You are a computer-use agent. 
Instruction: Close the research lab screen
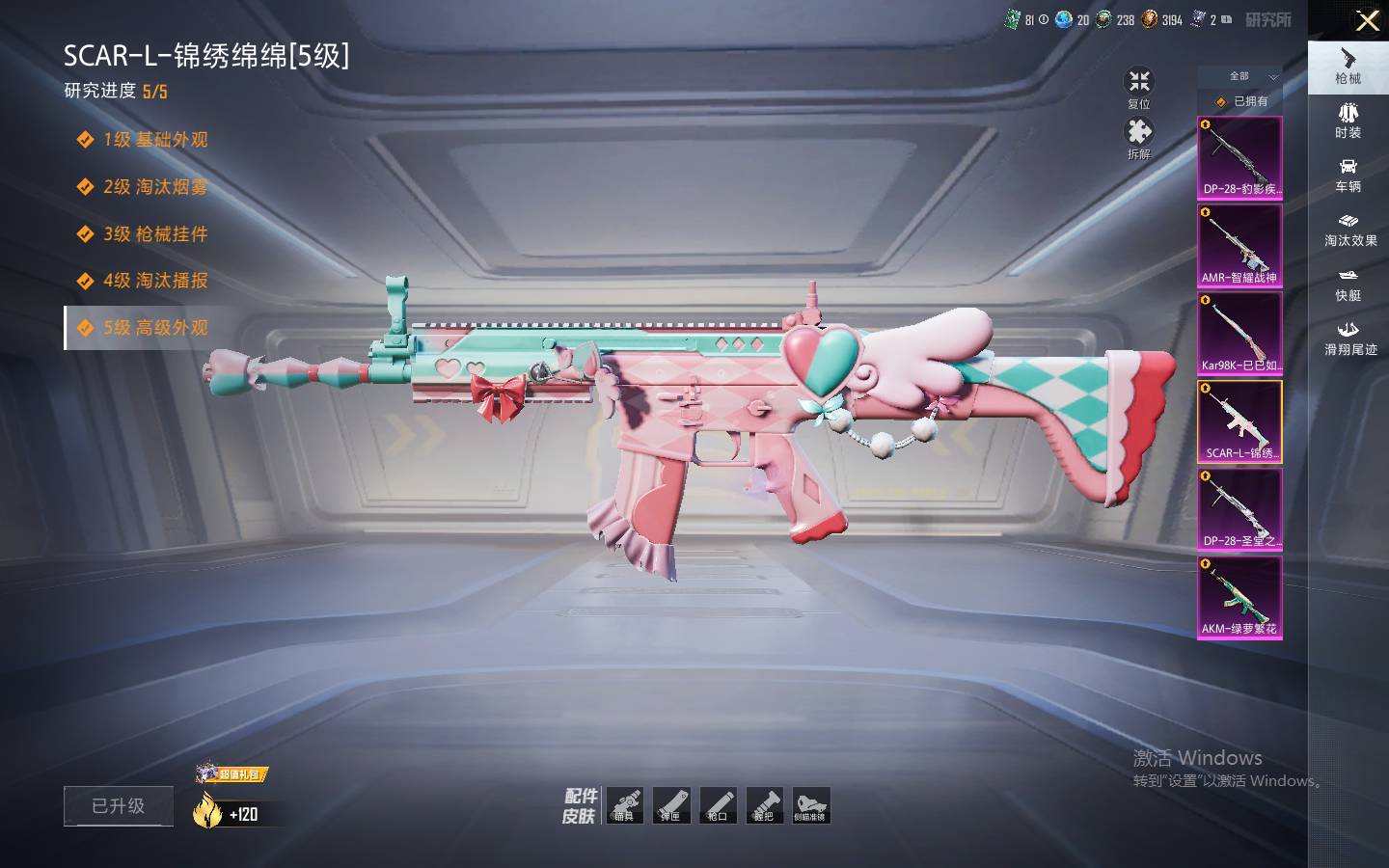pos(1367,20)
